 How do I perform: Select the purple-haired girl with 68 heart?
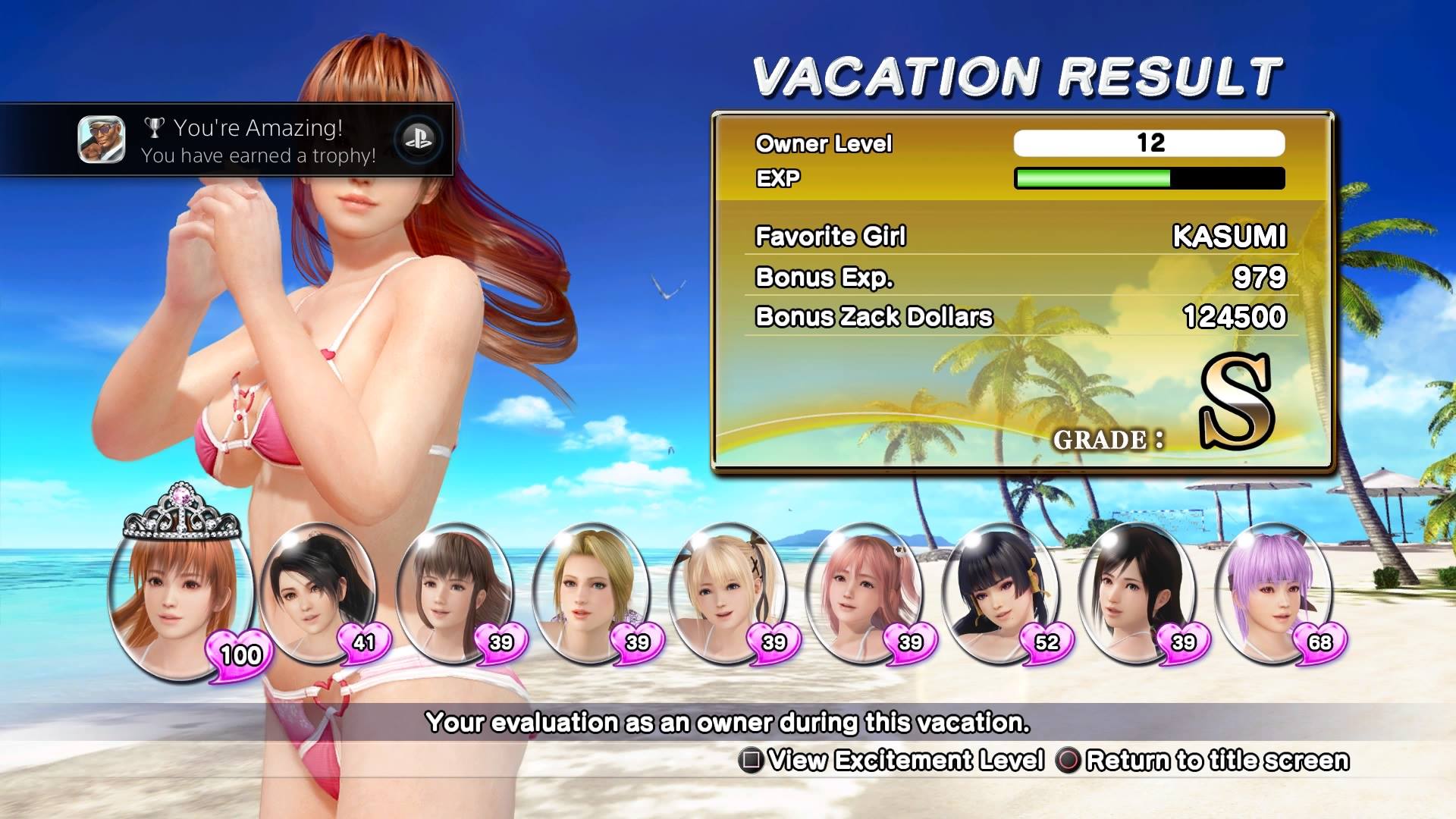[1274, 591]
